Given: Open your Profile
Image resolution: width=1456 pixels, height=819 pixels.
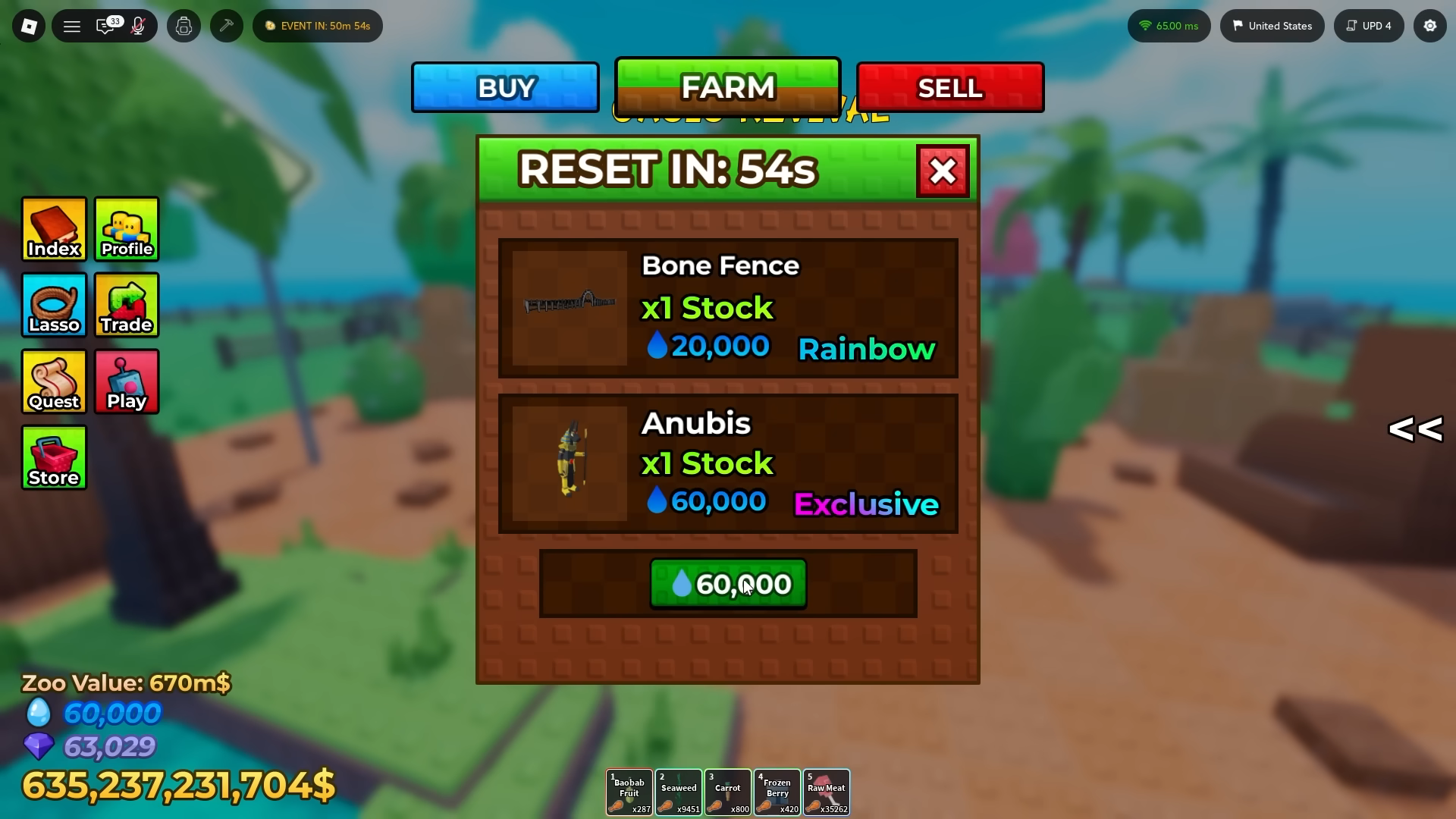Looking at the screenshot, I should [x=126, y=229].
